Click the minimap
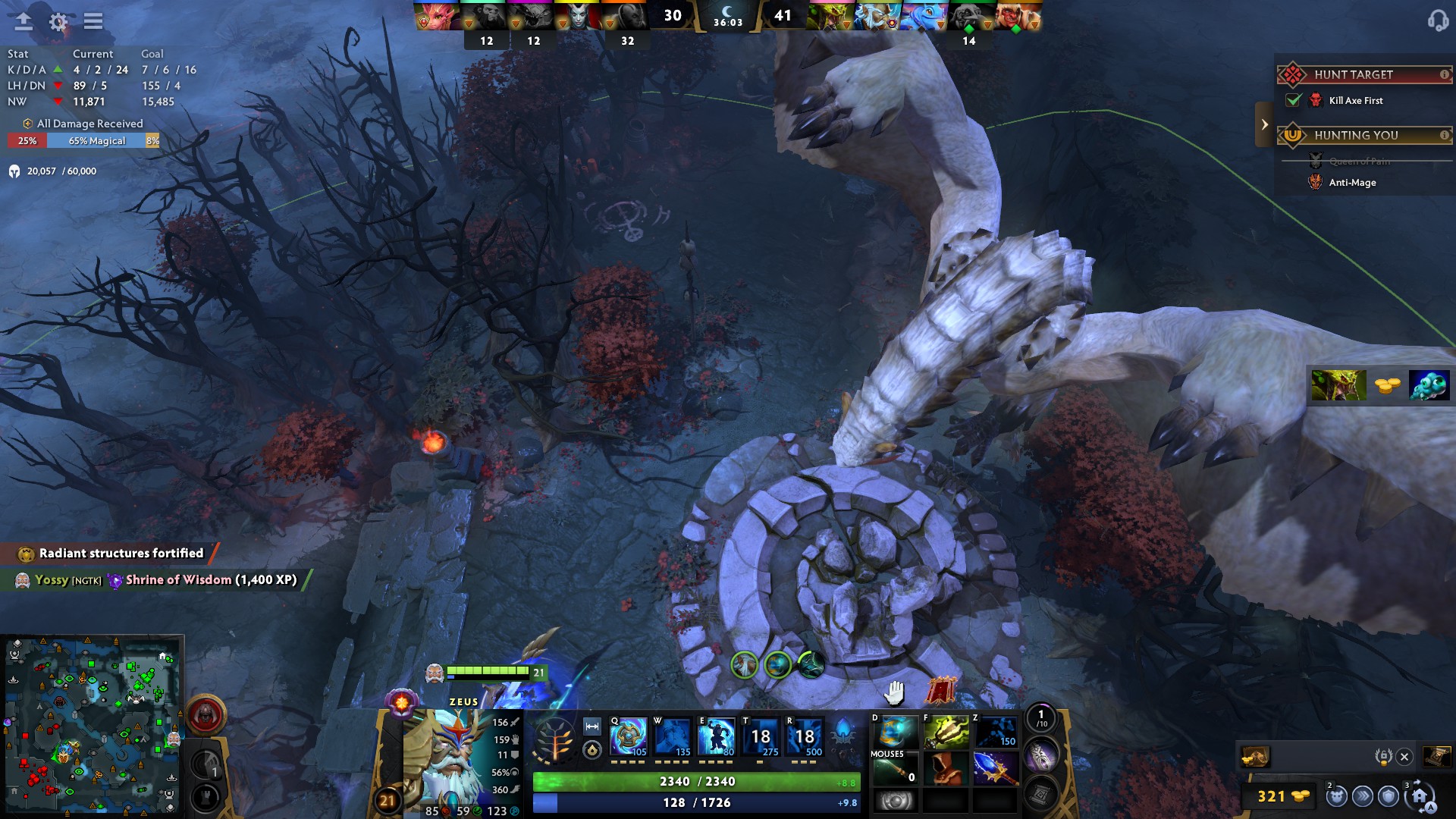Screen dimensions: 1456x819 92,725
